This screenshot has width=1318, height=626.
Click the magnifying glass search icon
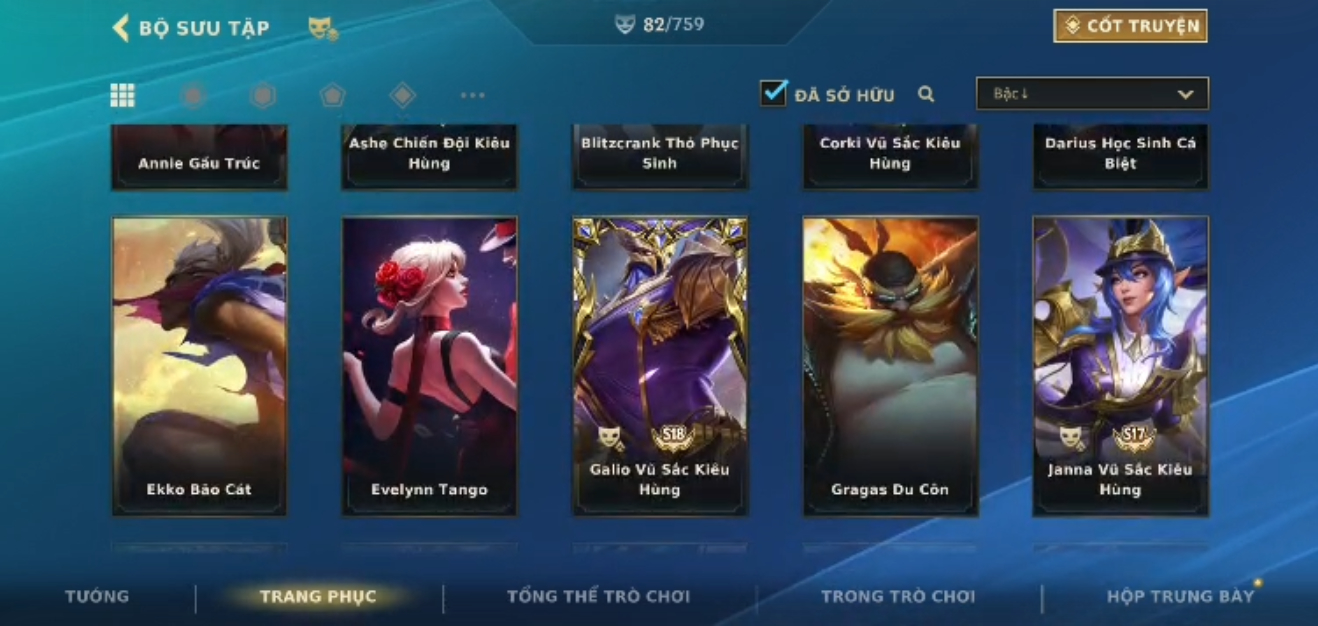(926, 94)
